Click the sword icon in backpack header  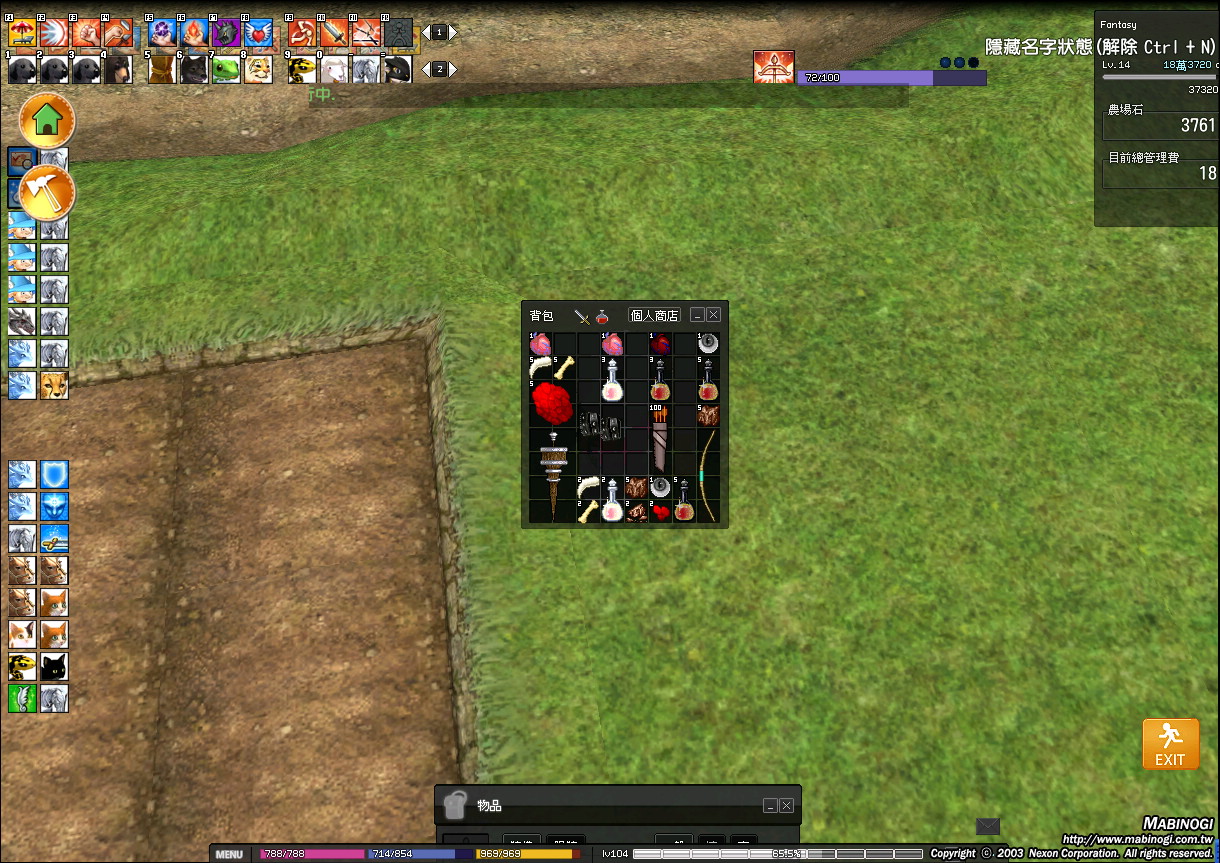(582, 316)
